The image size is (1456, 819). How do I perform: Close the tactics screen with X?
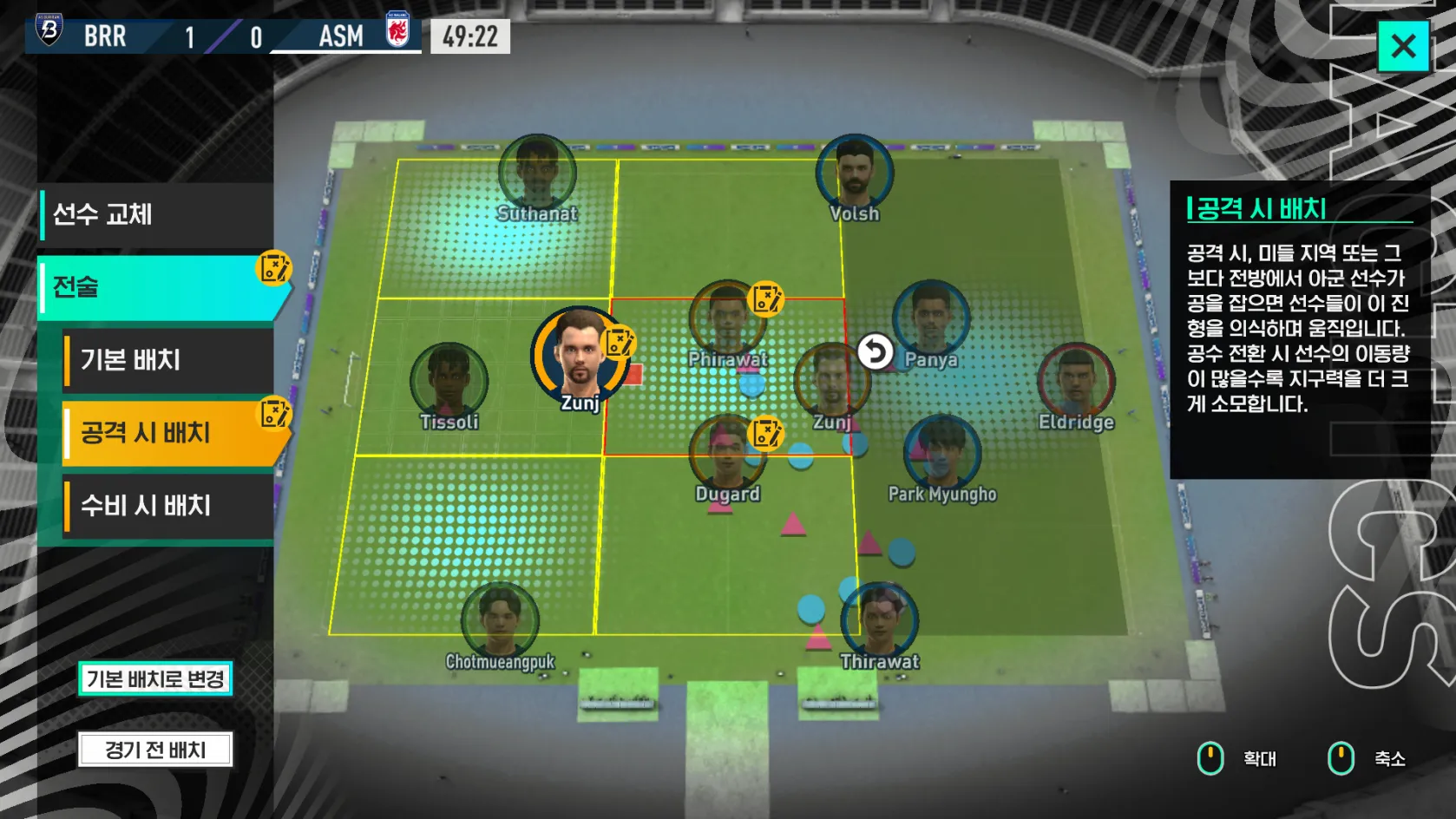[1403, 46]
